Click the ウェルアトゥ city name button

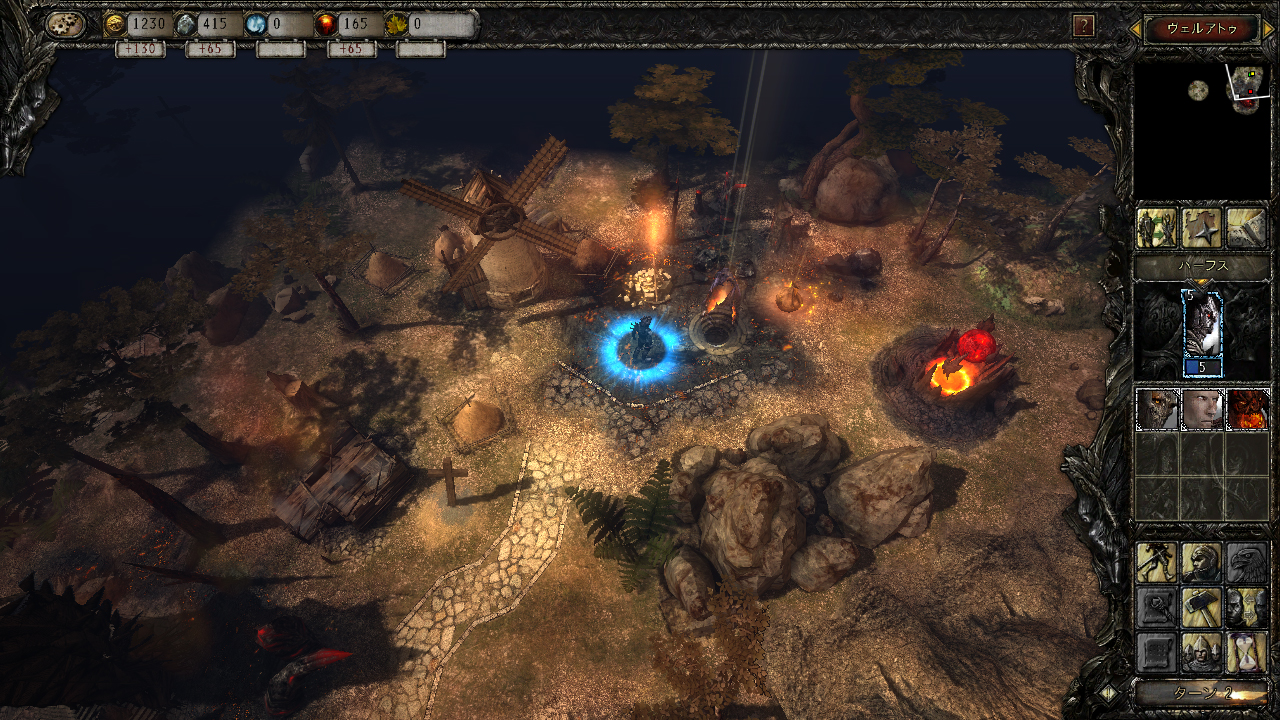1201,29
